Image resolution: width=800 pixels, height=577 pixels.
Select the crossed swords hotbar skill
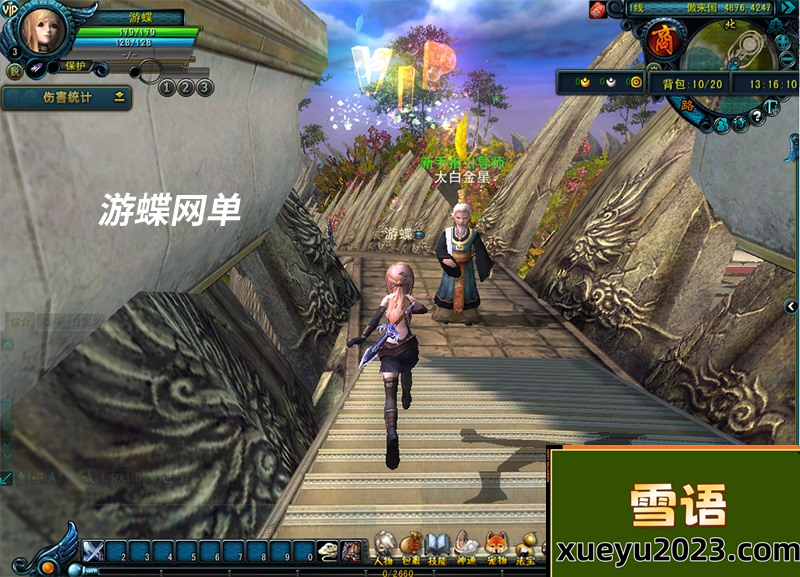93,550
